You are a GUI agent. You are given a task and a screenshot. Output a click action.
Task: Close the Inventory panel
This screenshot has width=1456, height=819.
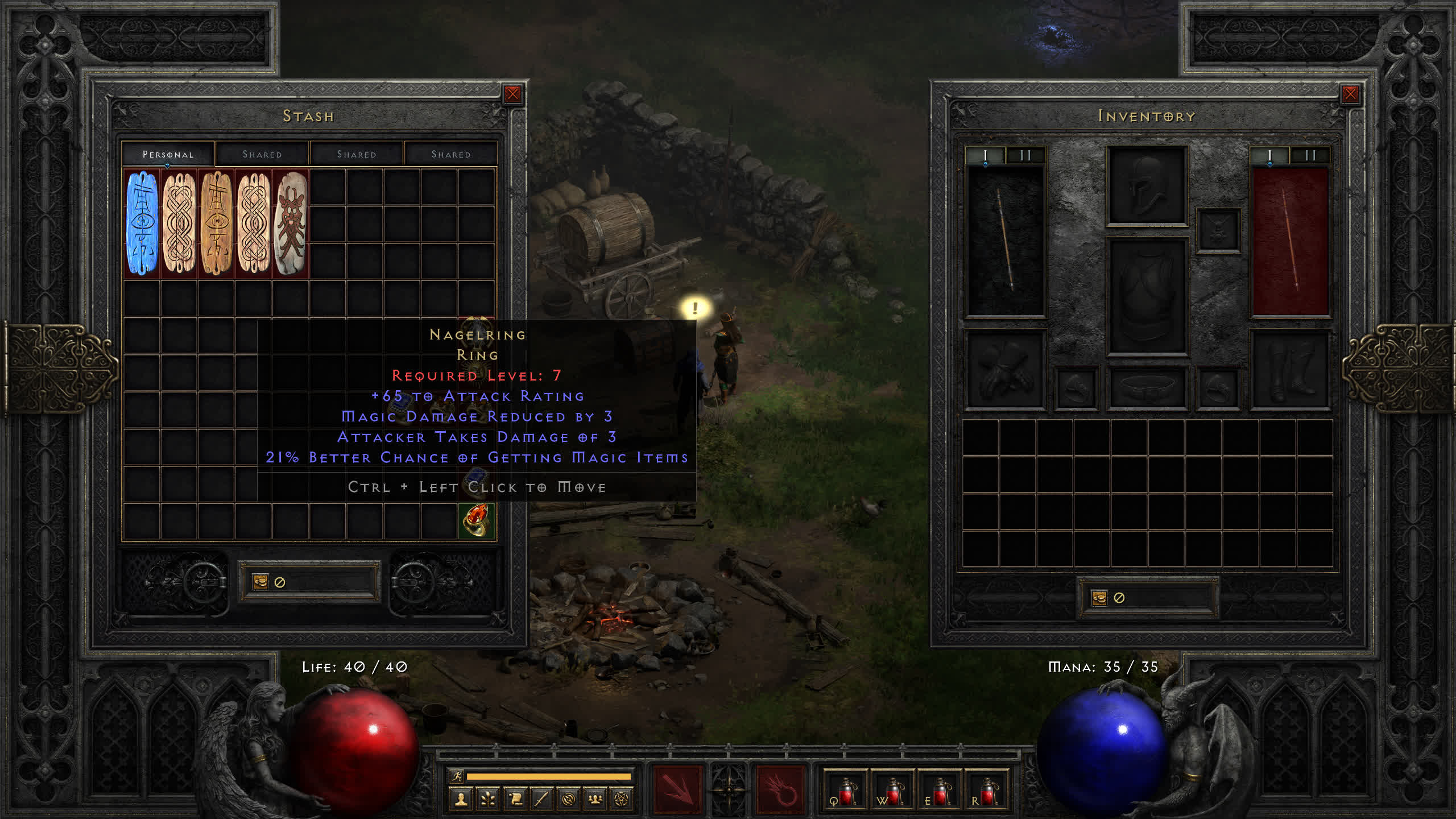coord(1350,94)
